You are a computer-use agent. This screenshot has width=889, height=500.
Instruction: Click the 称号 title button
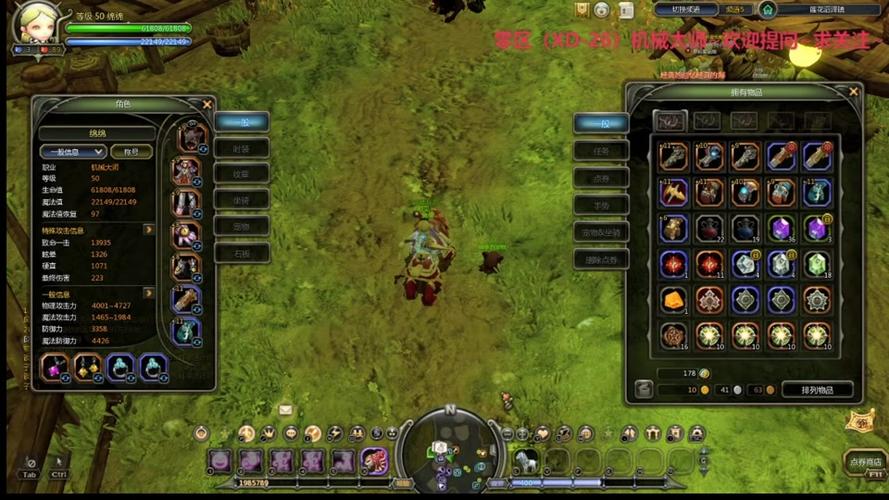coord(131,151)
